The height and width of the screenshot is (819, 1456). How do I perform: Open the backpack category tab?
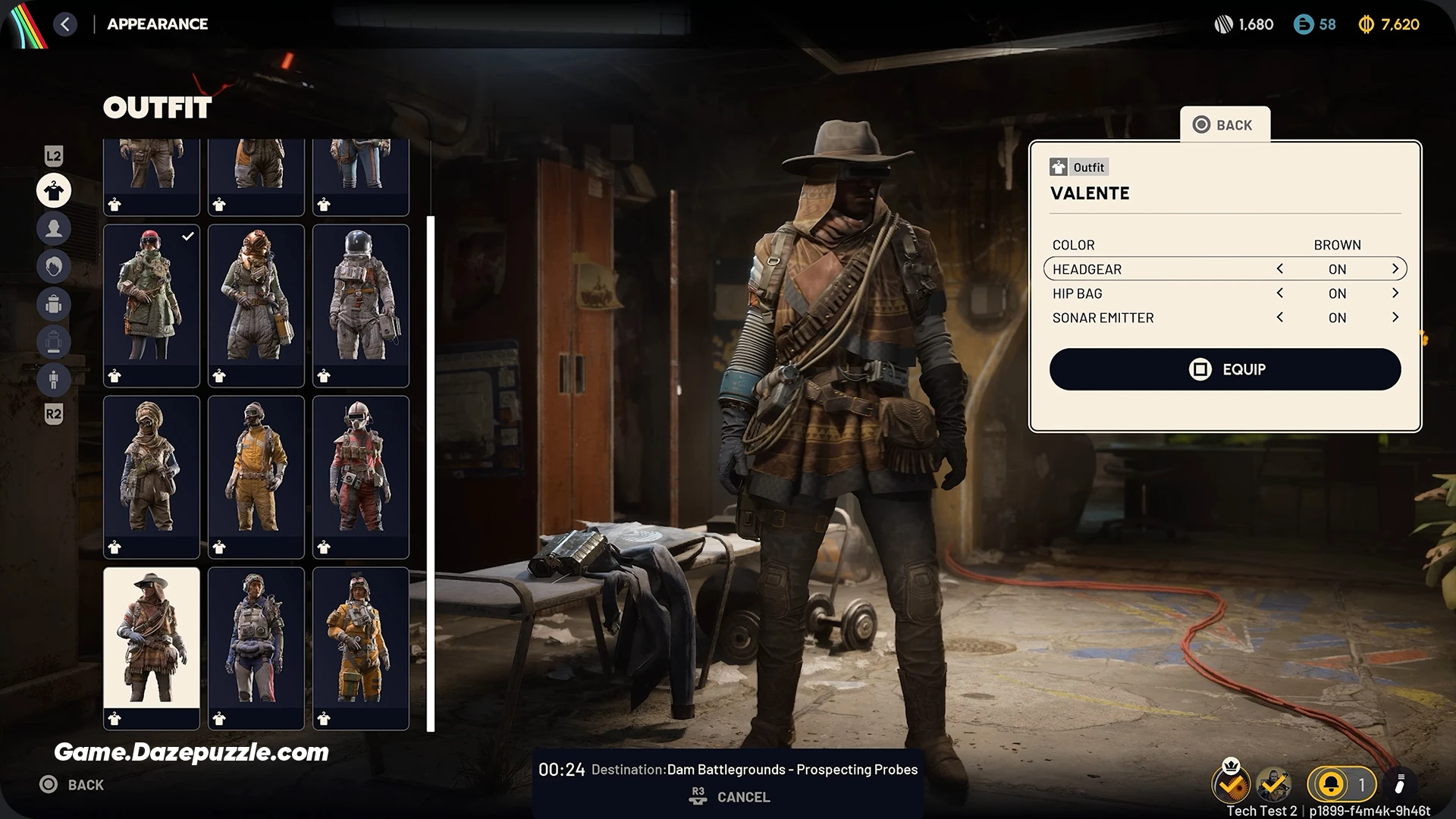[x=54, y=304]
